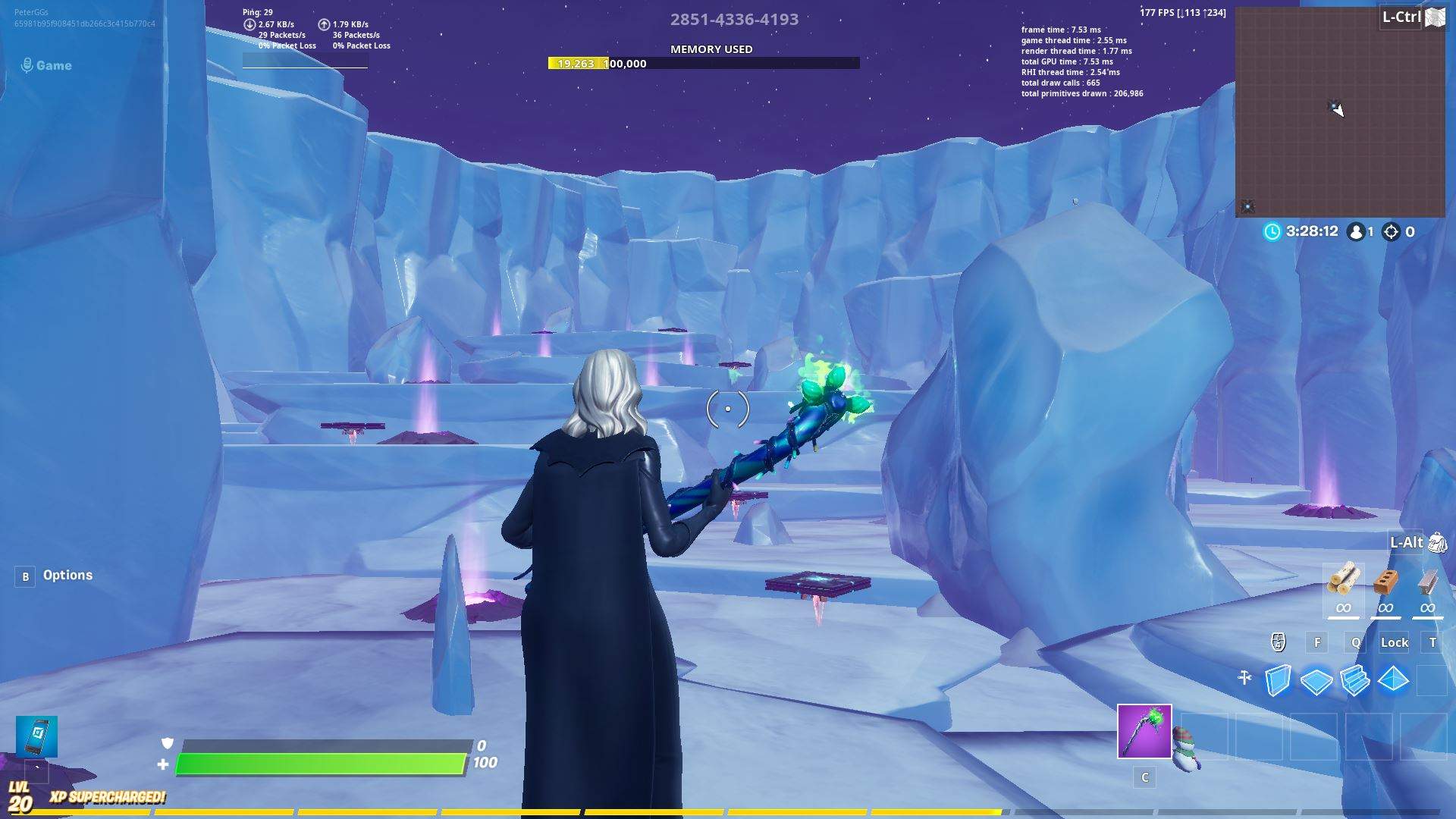Toggle the Lock keybind for building mode

click(1394, 642)
